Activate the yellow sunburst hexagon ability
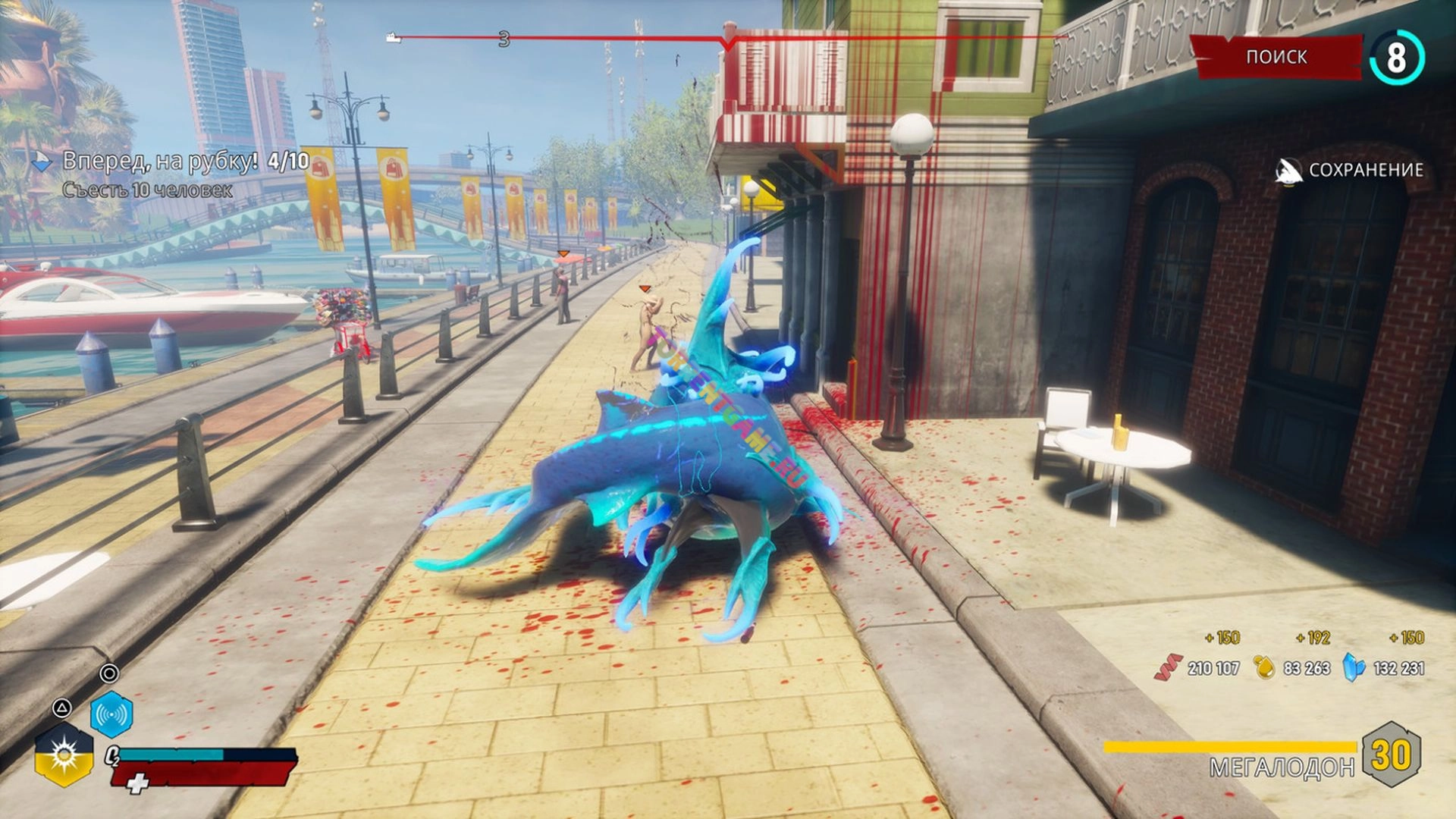Image resolution: width=1456 pixels, height=819 pixels. 64,755
